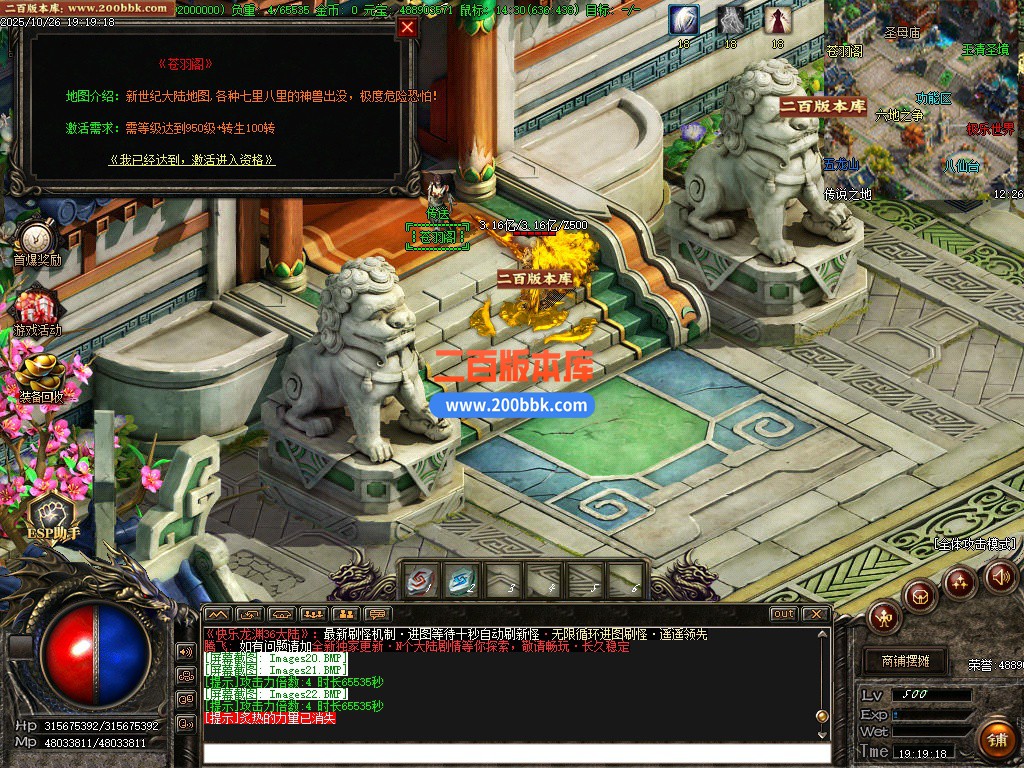
Task: Click the chat window's out button
Action: (x=782, y=613)
